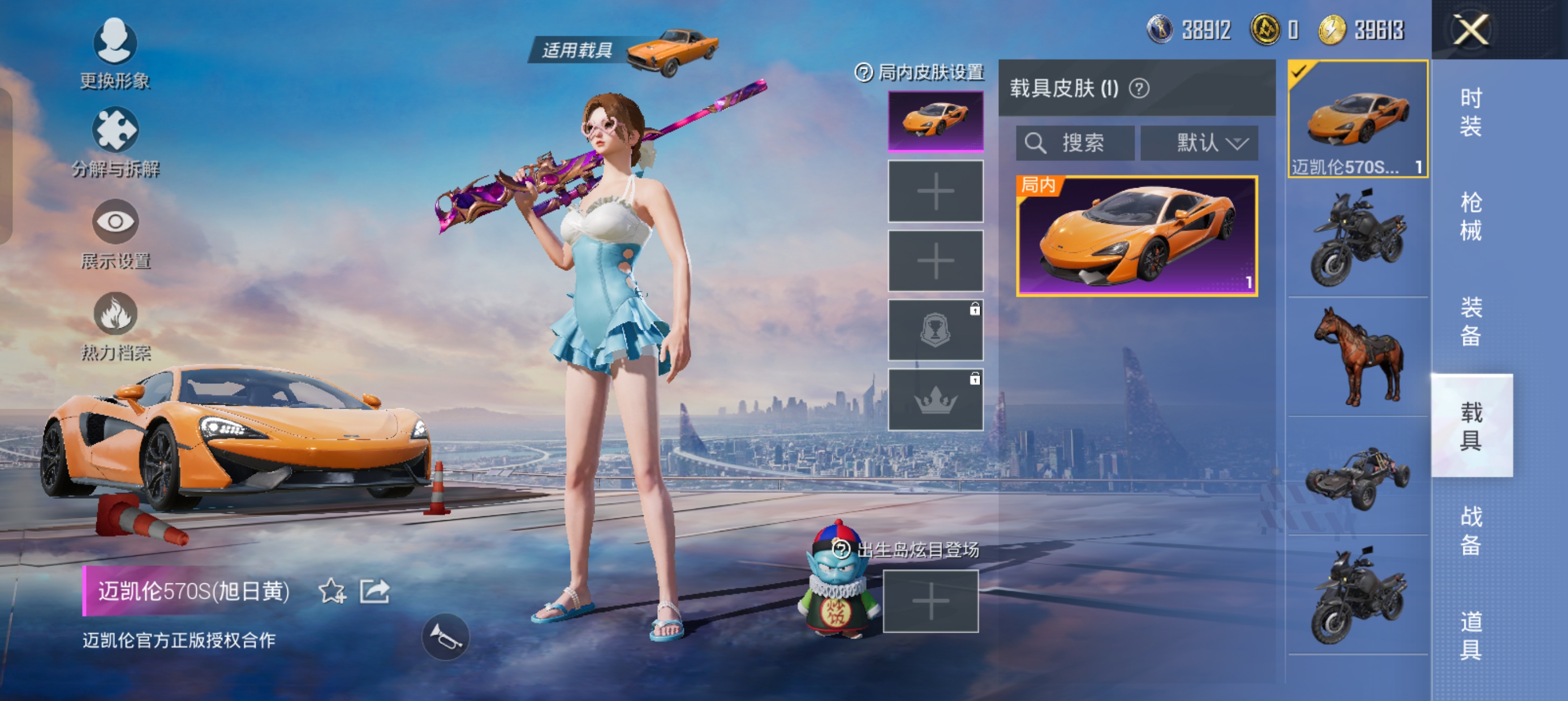Click the 搜索 search box
Viewport: 1568px width, 701px height.
1075,143
